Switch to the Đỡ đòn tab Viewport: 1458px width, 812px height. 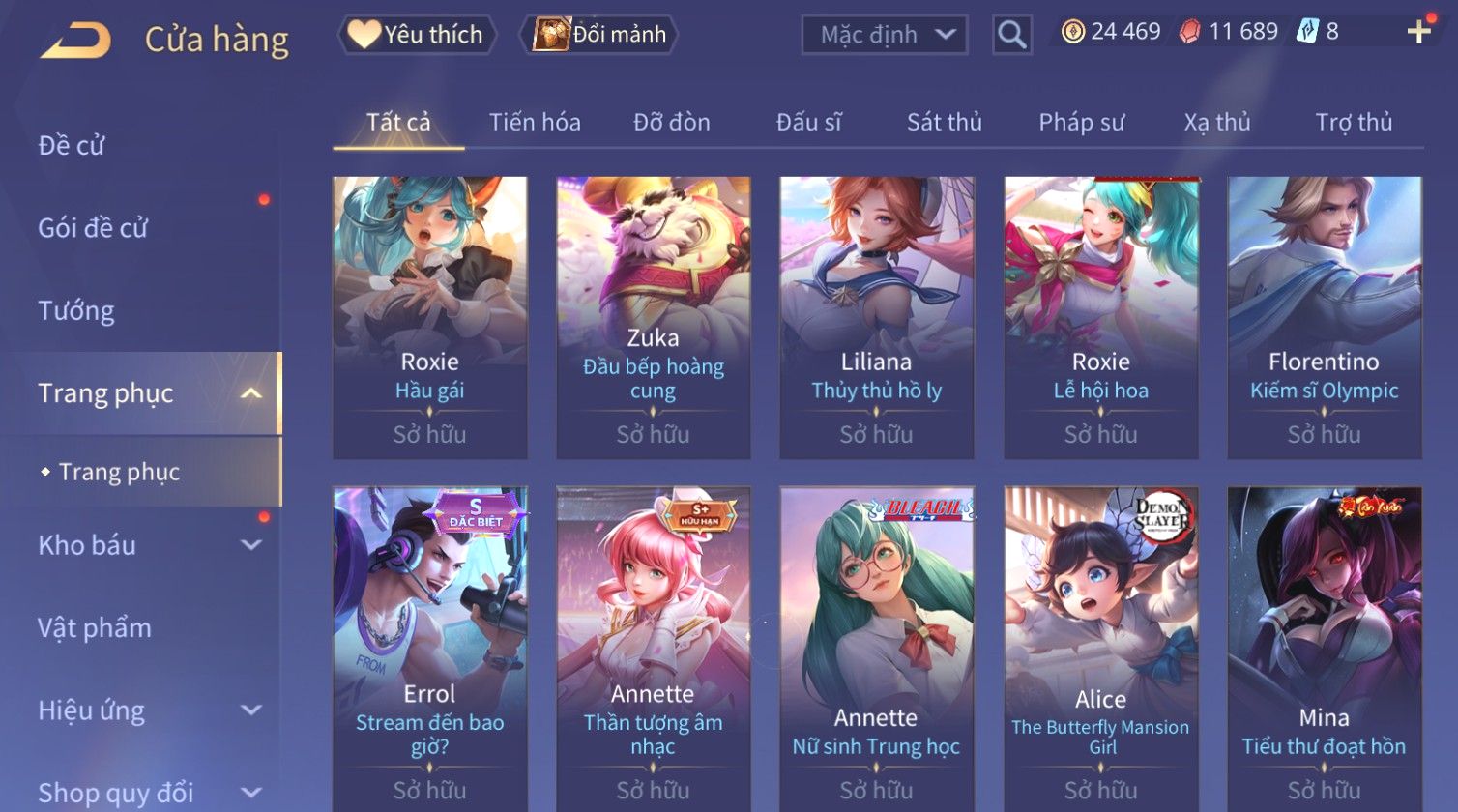pyautogui.click(x=671, y=123)
